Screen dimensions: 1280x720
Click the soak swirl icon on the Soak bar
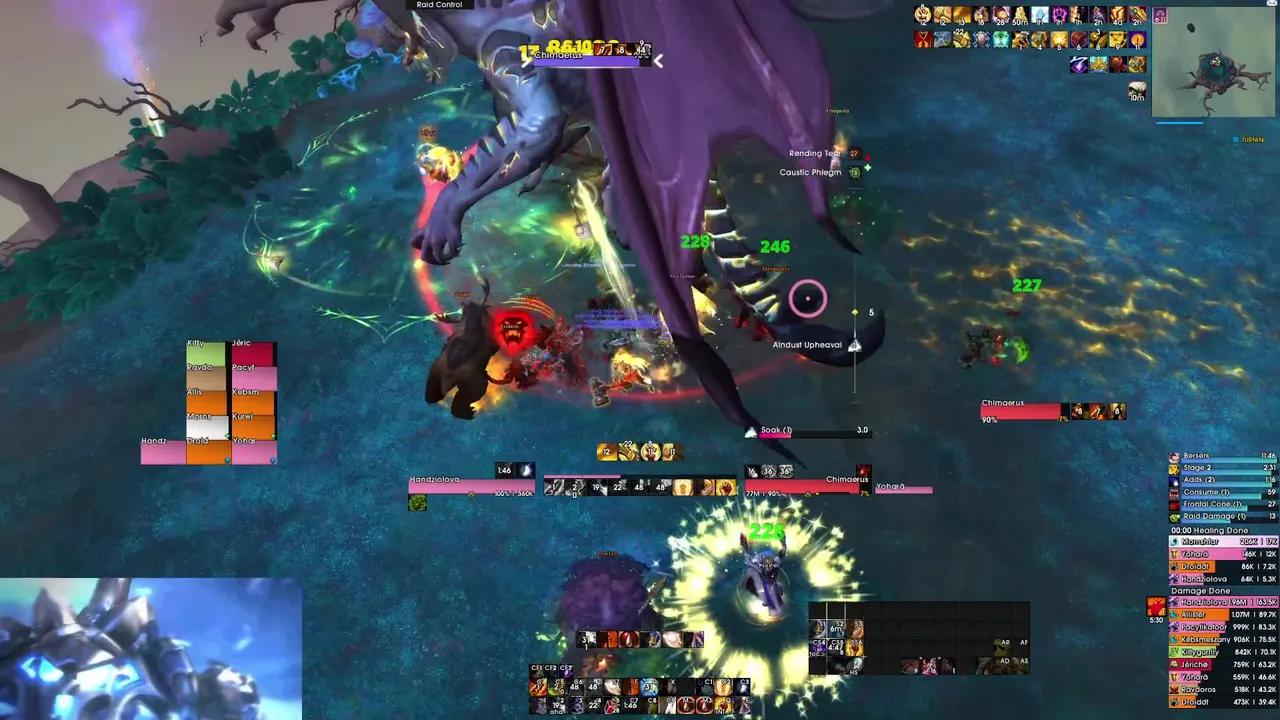(752, 430)
